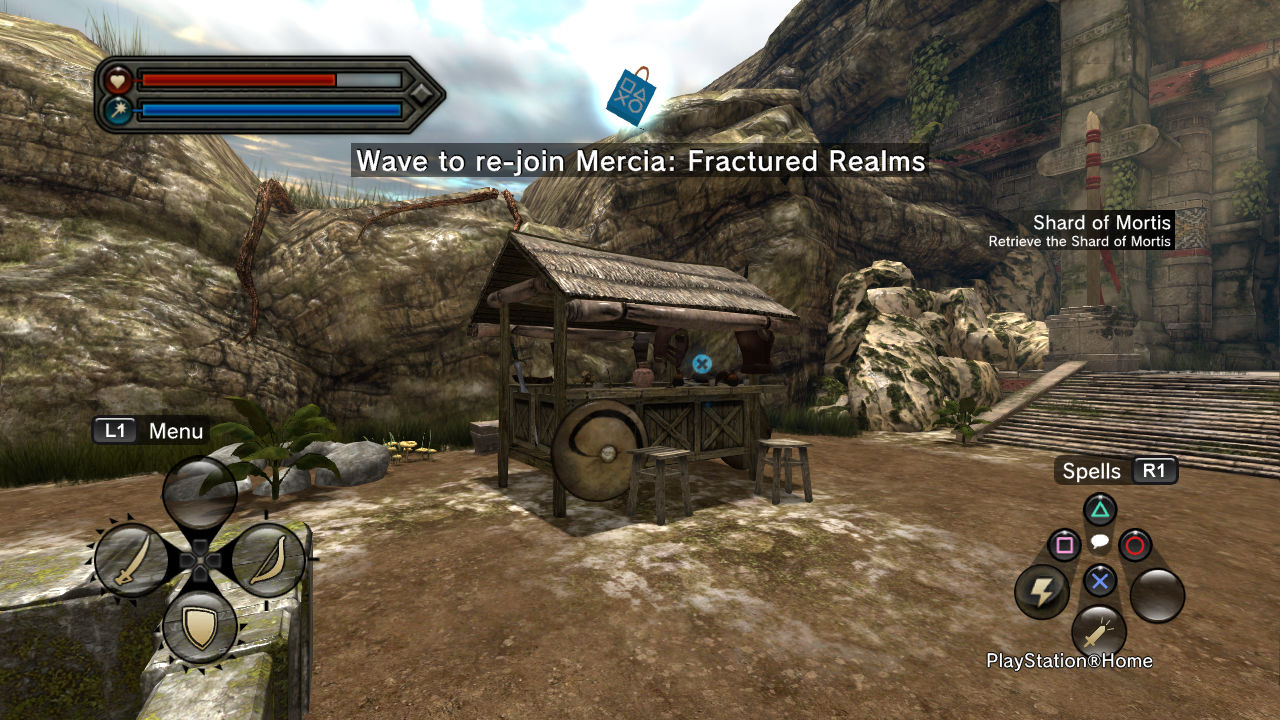Open the chat speech bubble
Viewport: 1280px width, 720px height.
[1099, 543]
